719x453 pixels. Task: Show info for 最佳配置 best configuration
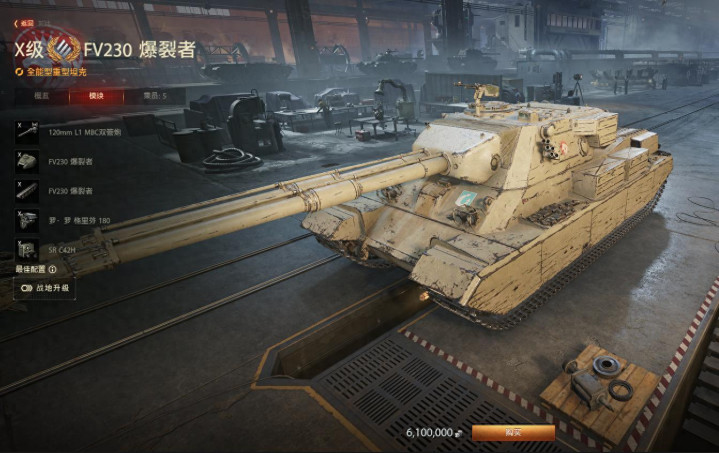(x=52, y=269)
